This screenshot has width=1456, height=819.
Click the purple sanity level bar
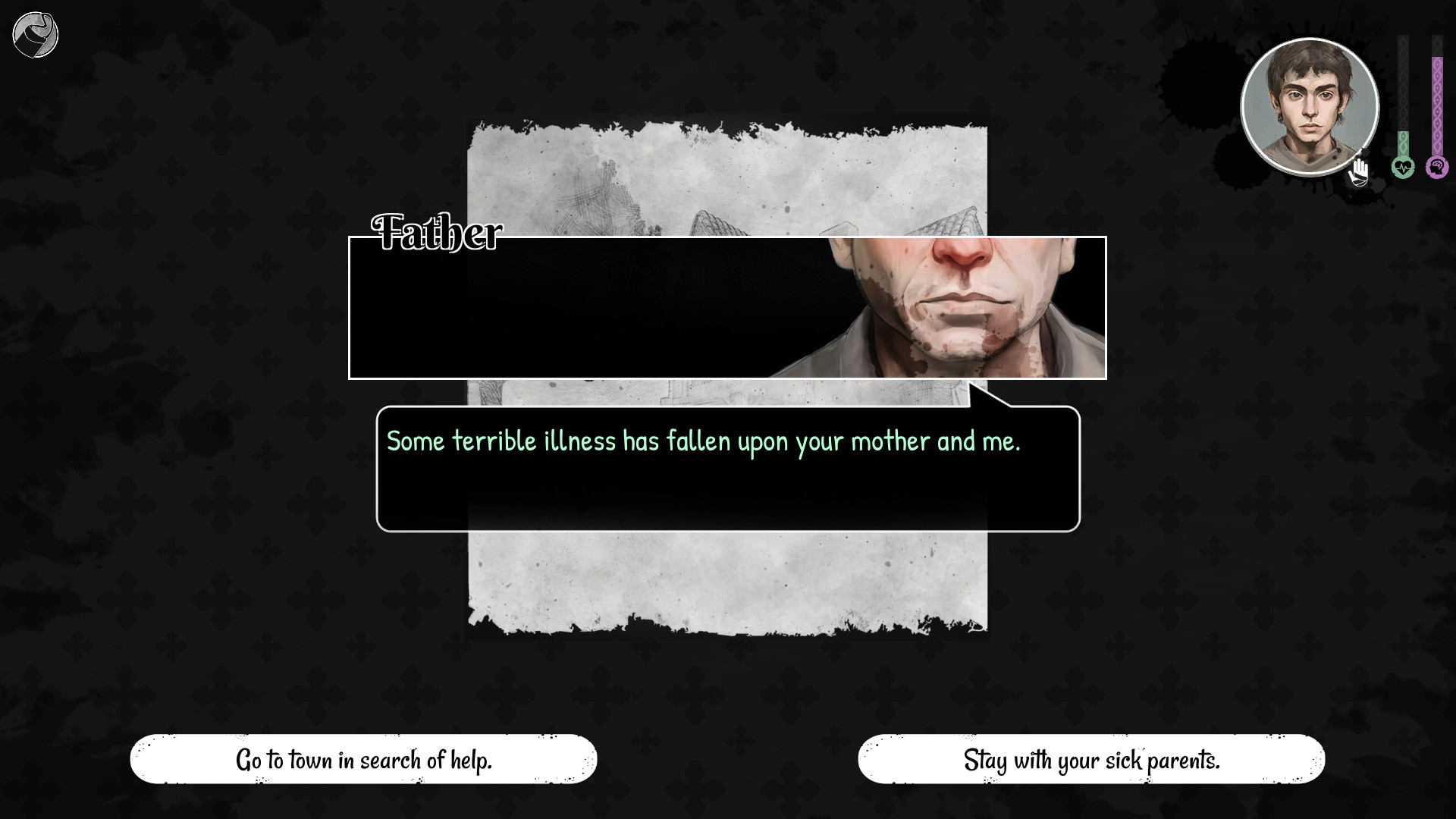click(x=1437, y=99)
